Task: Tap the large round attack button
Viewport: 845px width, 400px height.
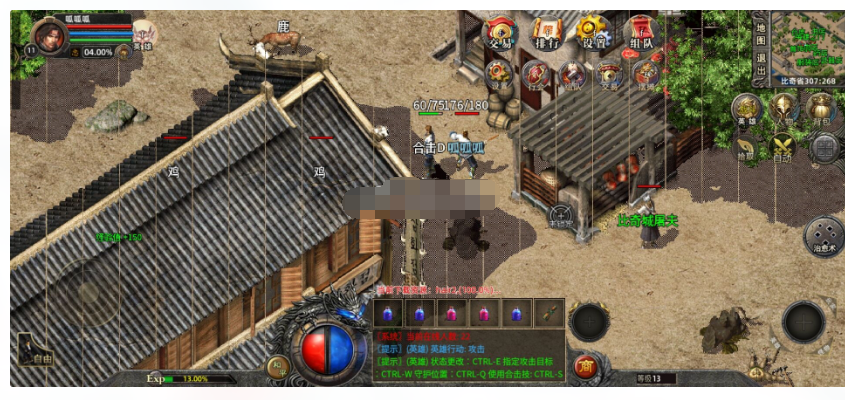Action: pos(802,322)
